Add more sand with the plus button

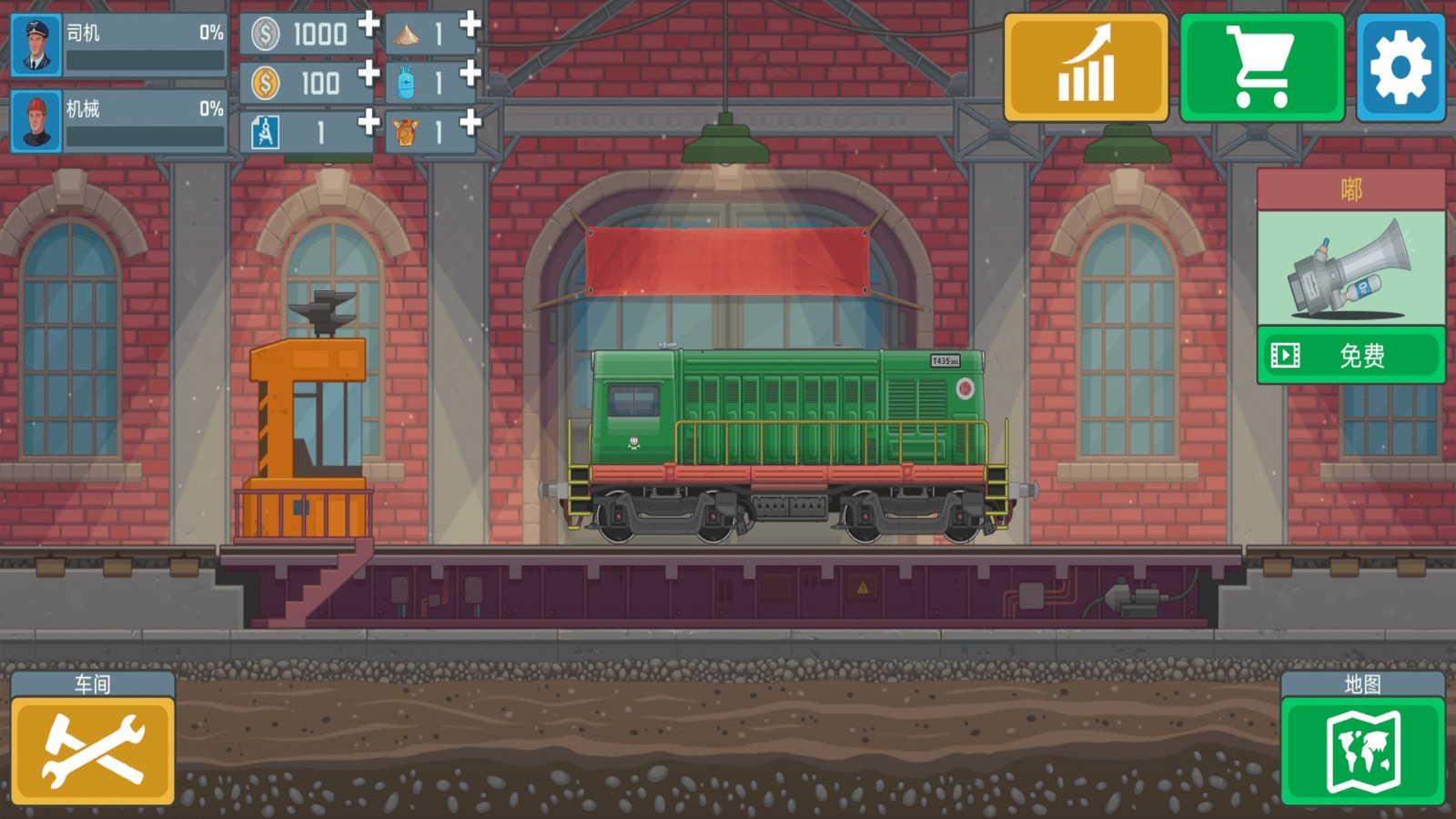pos(470,23)
